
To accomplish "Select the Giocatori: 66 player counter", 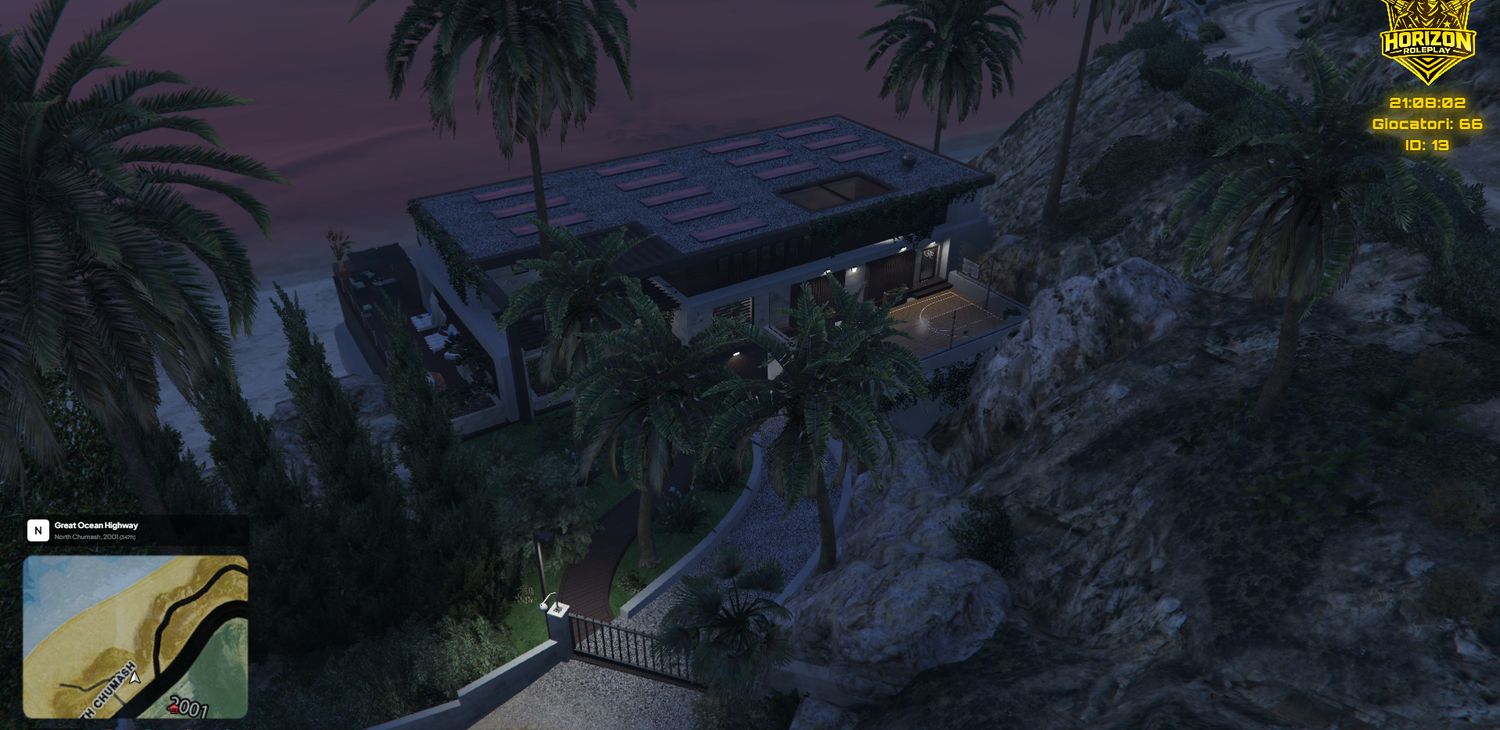I will [x=1430, y=123].
